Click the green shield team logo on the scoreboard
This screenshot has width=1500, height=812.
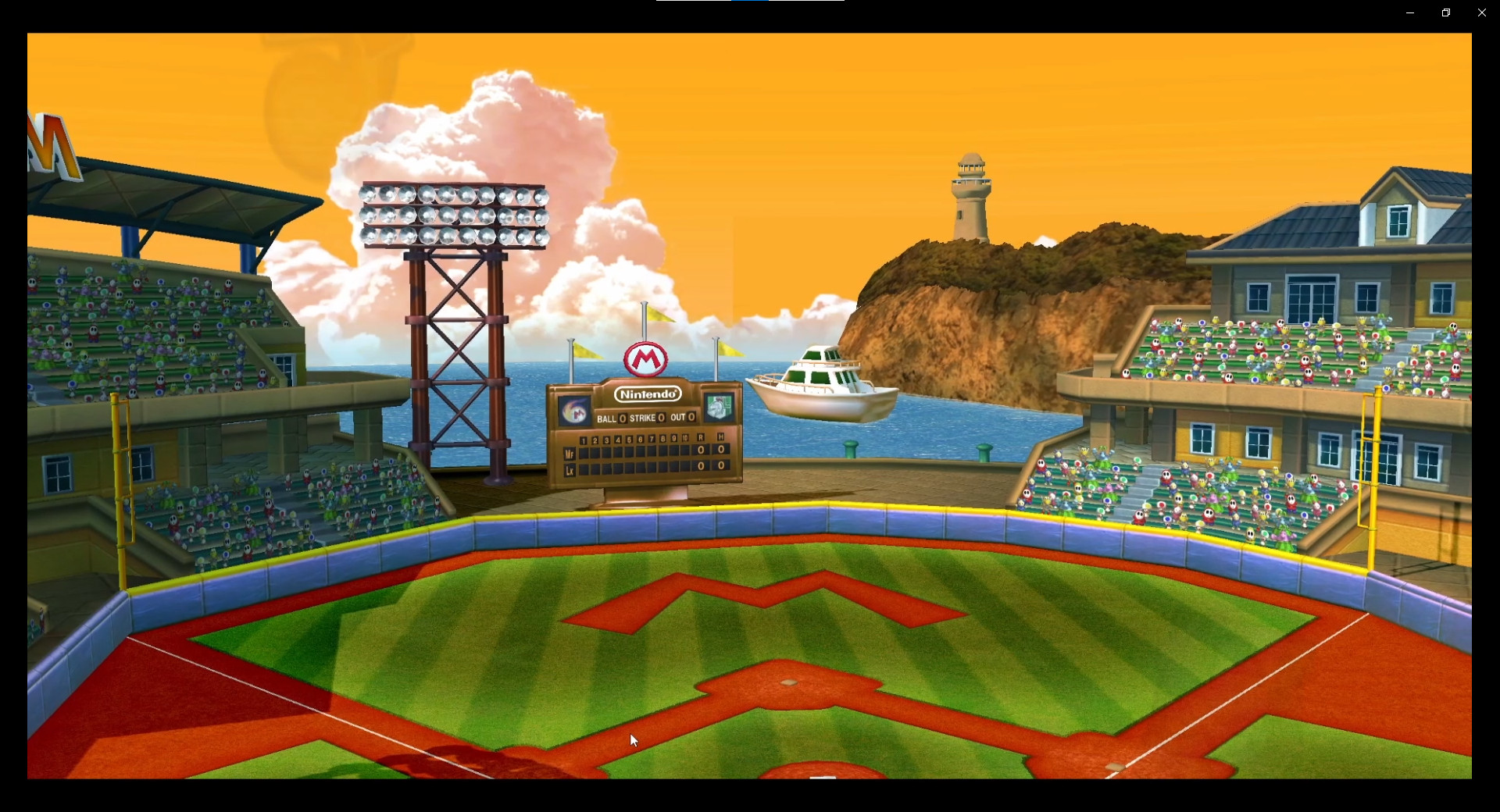[x=717, y=407]
